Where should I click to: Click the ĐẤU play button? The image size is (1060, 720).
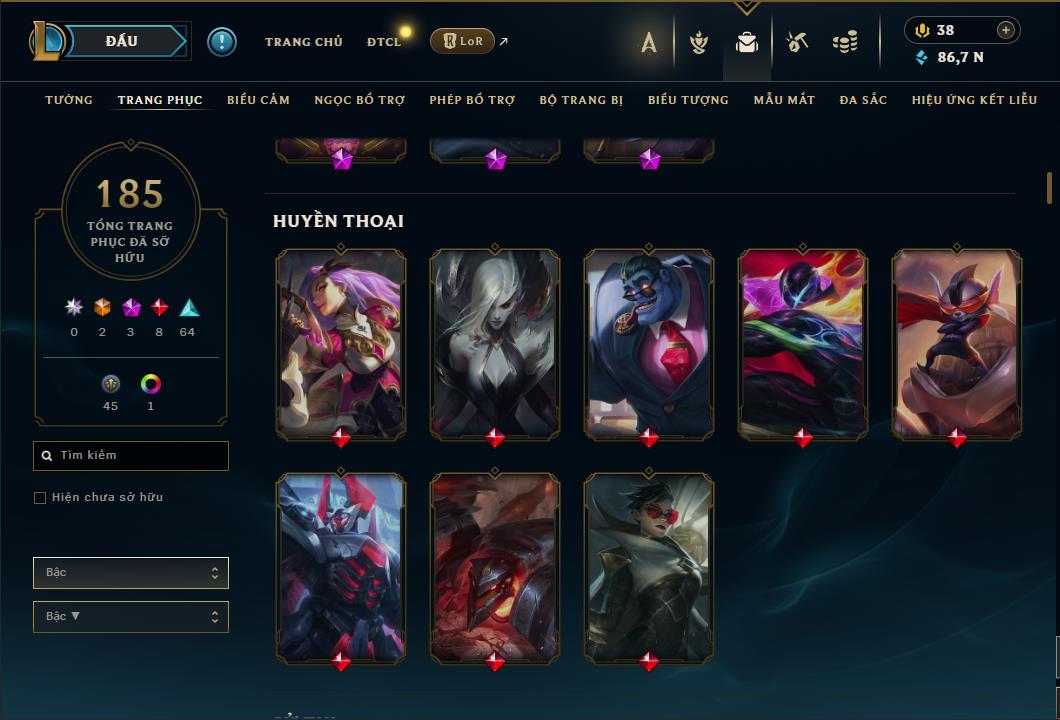(x=121, y=41)
